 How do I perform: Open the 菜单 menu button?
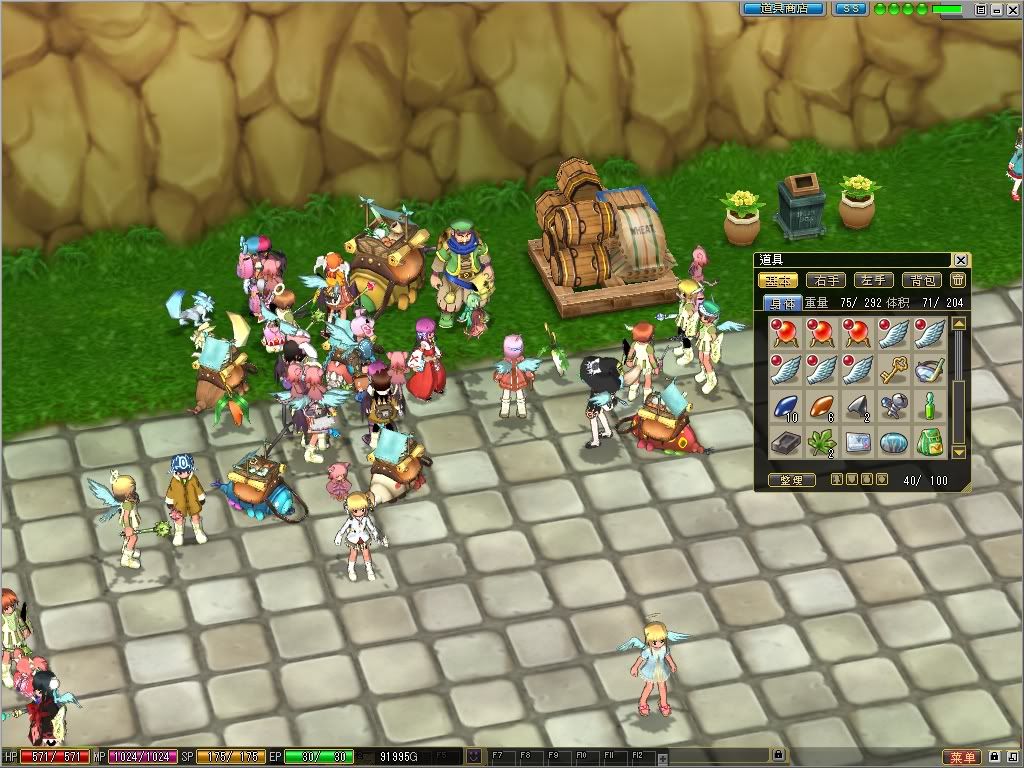[x=960, y=758]
